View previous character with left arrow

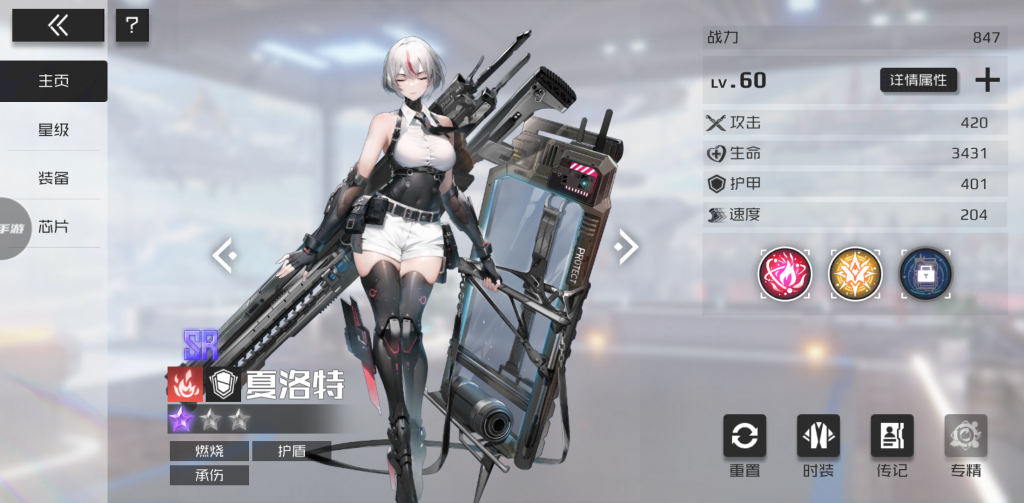(x=225, y=256)
